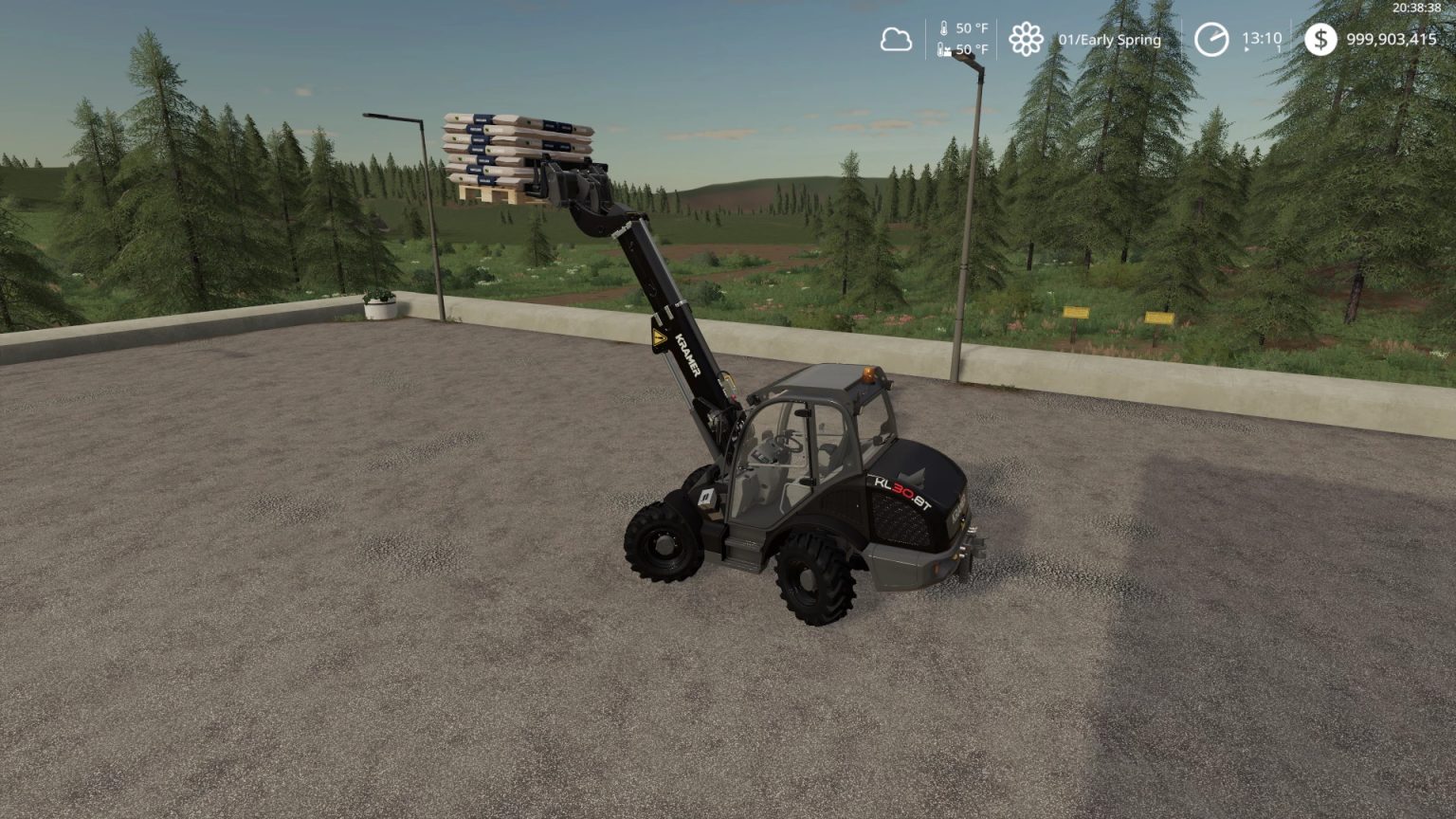The image size is (1456, 819).
Task: Click the air temperature thermometer icon
Action: 942,29
